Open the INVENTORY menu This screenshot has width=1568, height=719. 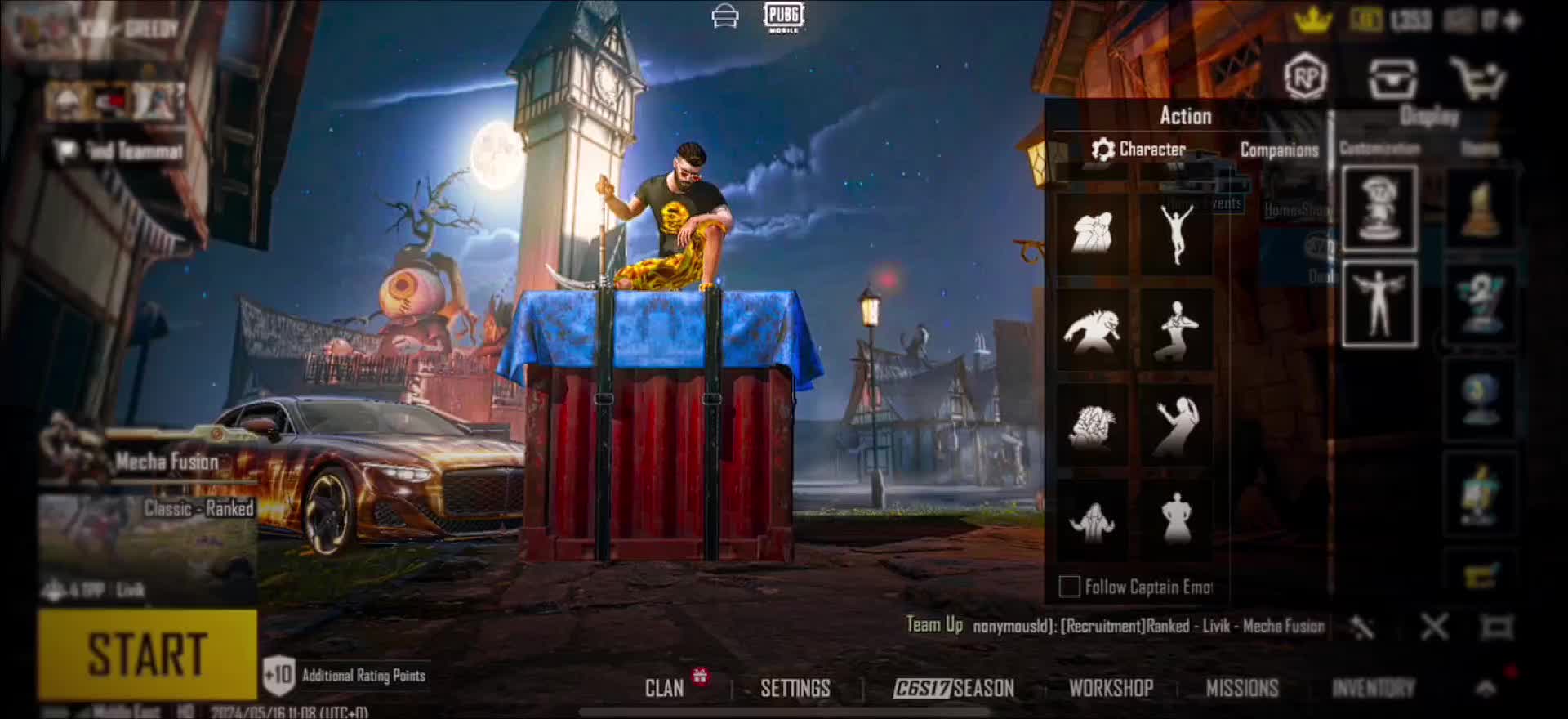(1373, 688)
